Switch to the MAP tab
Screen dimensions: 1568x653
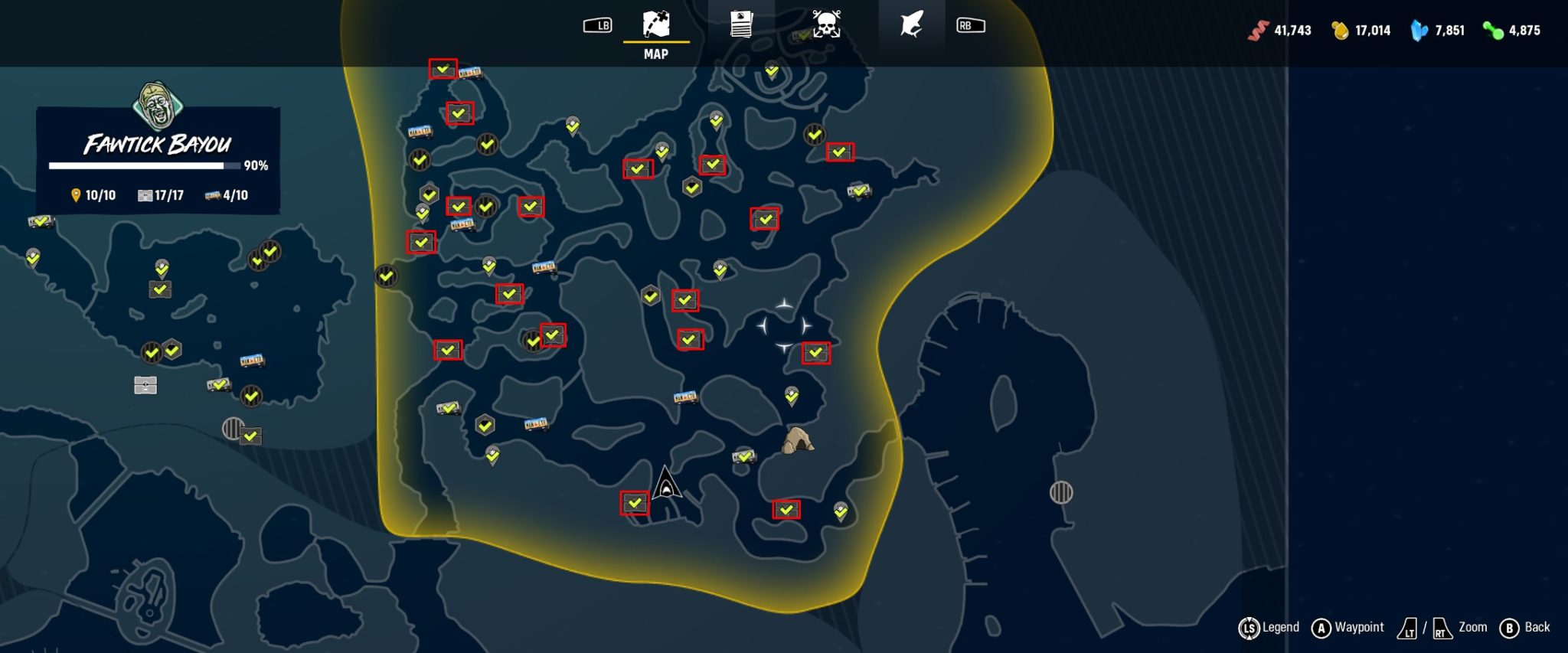[653, 23]
